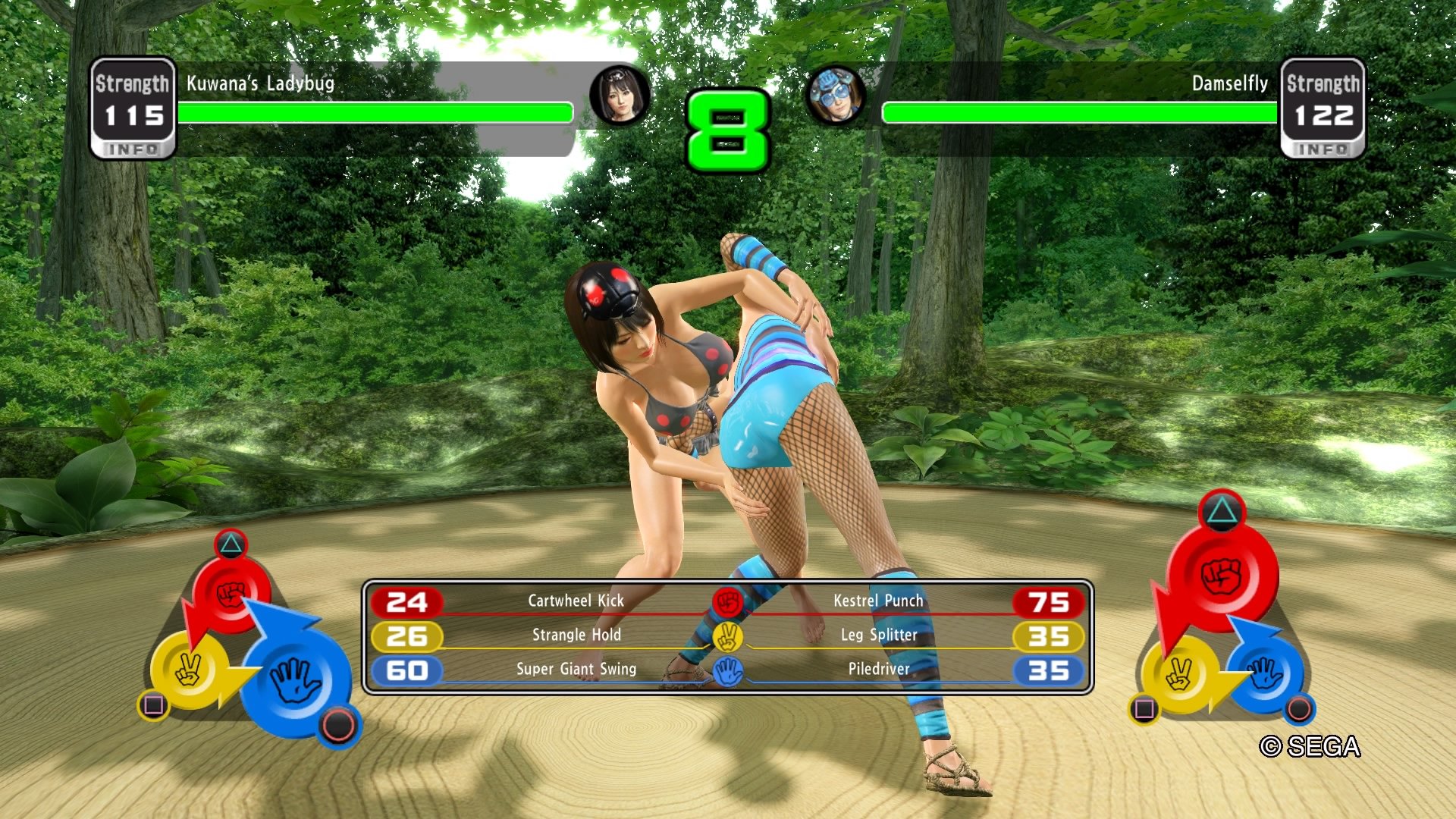This screenshot has width=1456, height=819.
Task: Click Kuwana's Ladybug portrait icon
Action: point(620,96)
